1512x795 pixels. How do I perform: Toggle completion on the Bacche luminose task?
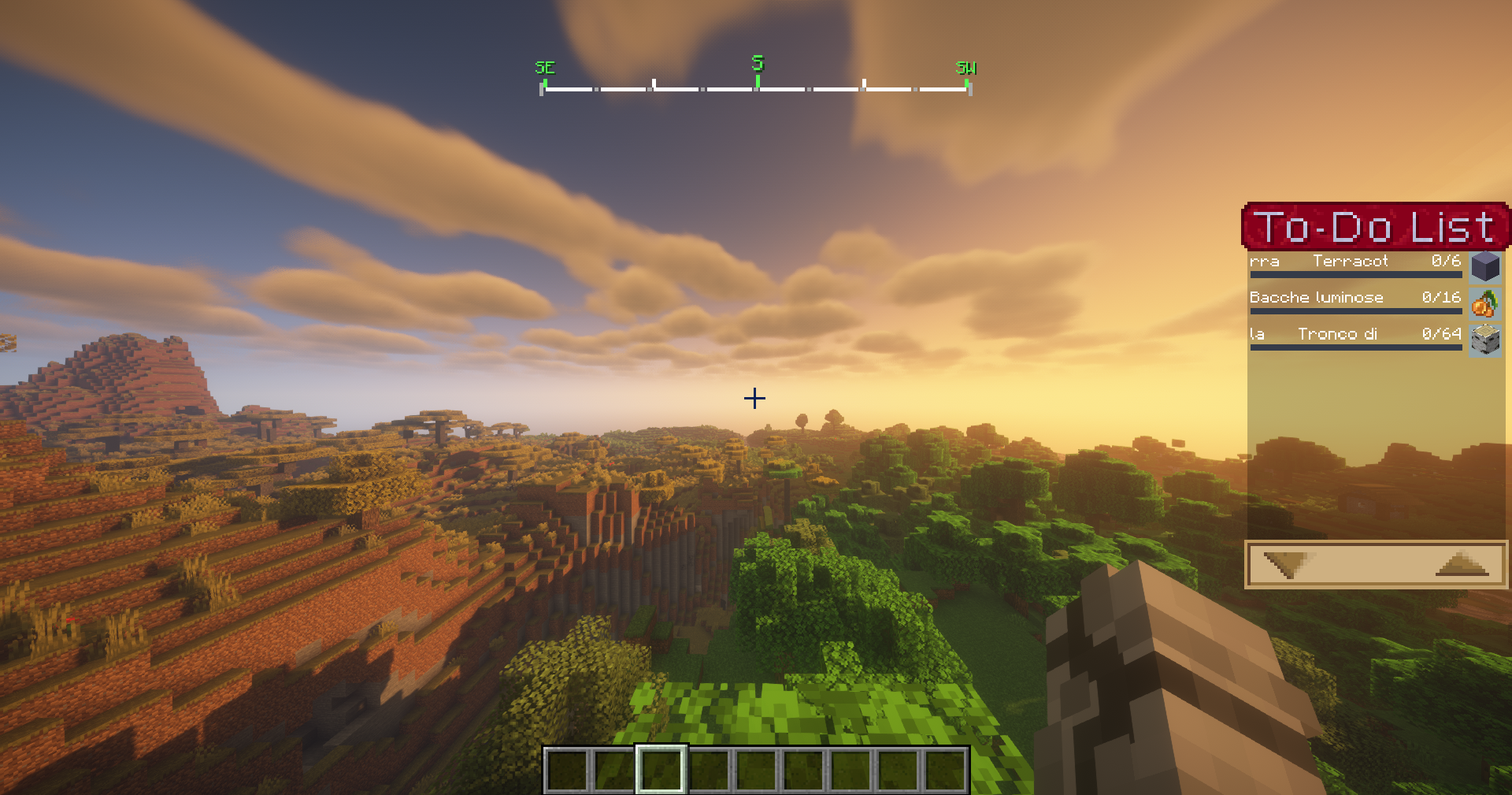(1315, 297)
